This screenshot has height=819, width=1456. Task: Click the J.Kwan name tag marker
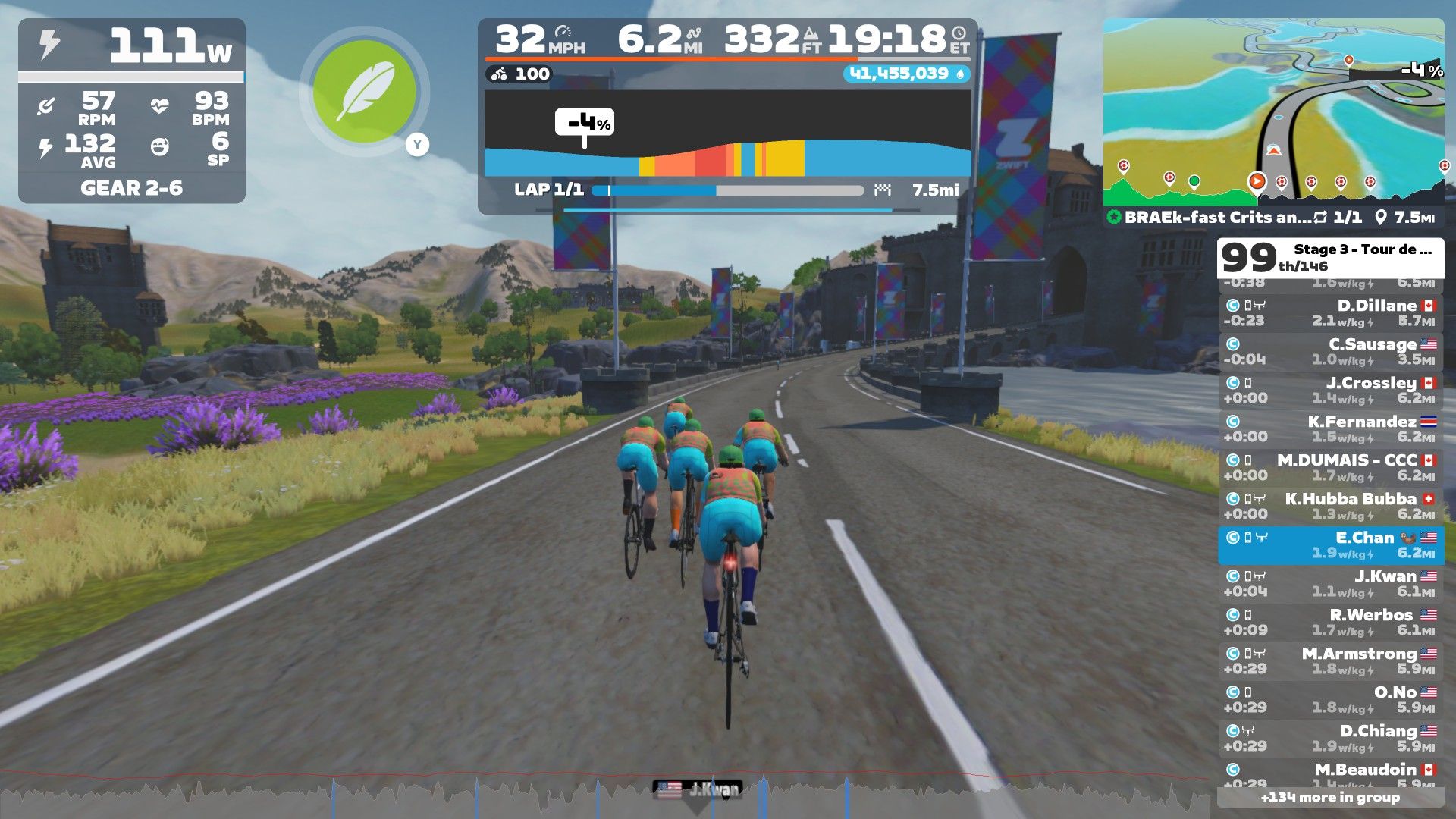[x=697, y=789]
